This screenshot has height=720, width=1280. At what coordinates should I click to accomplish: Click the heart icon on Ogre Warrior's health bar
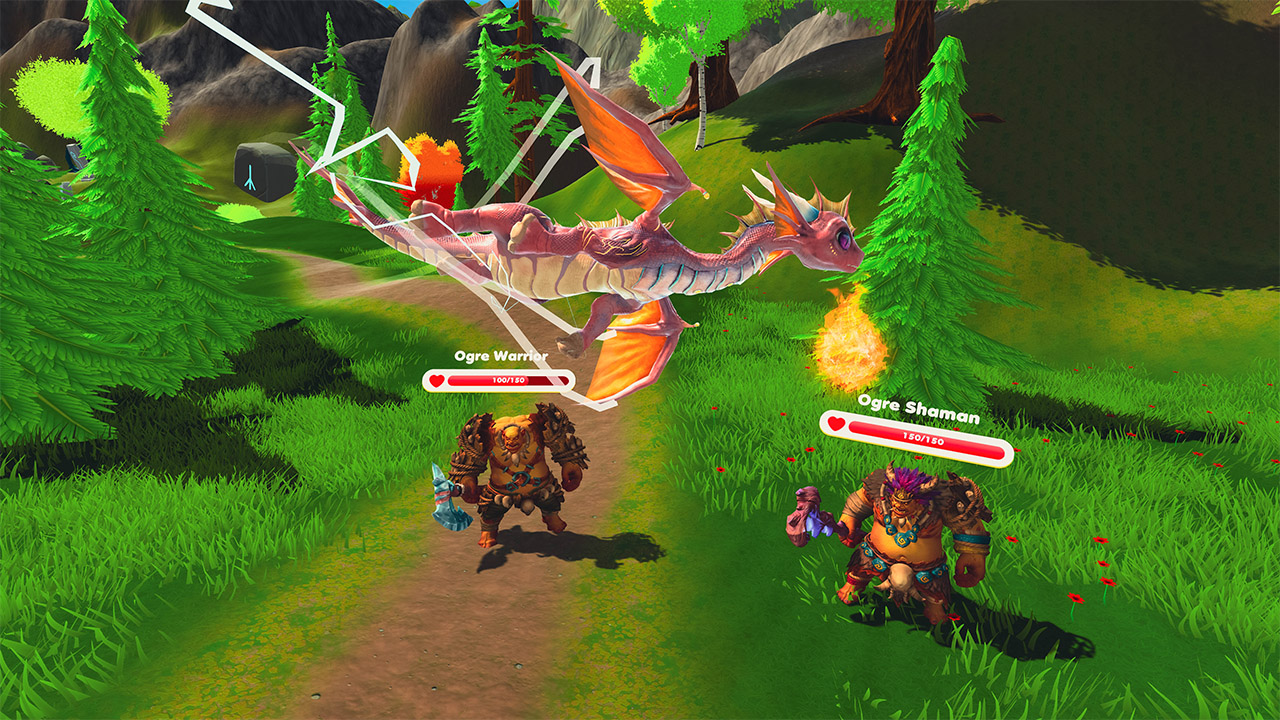coord(435,380)
